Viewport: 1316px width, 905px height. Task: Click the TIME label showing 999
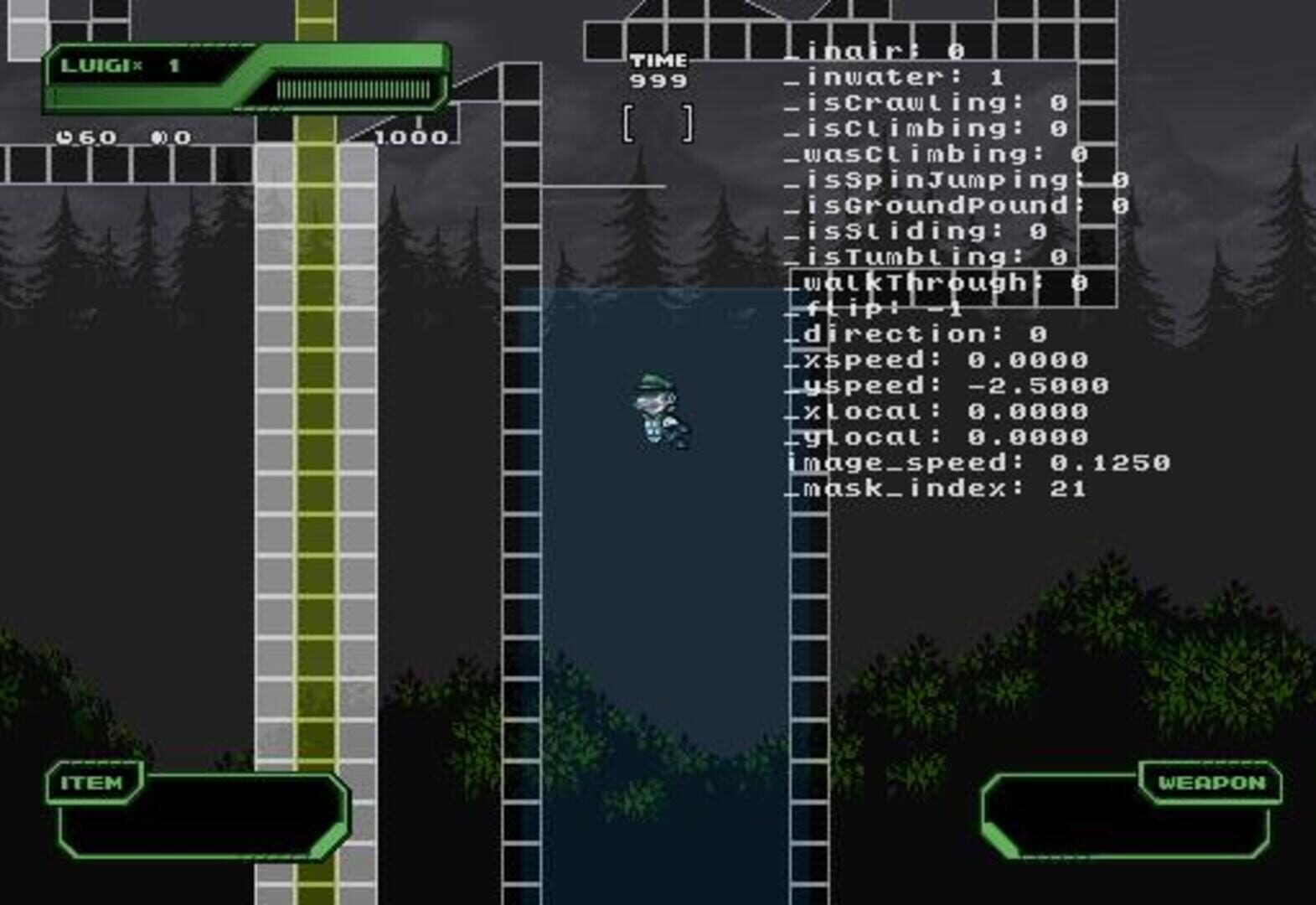(657, 60)
